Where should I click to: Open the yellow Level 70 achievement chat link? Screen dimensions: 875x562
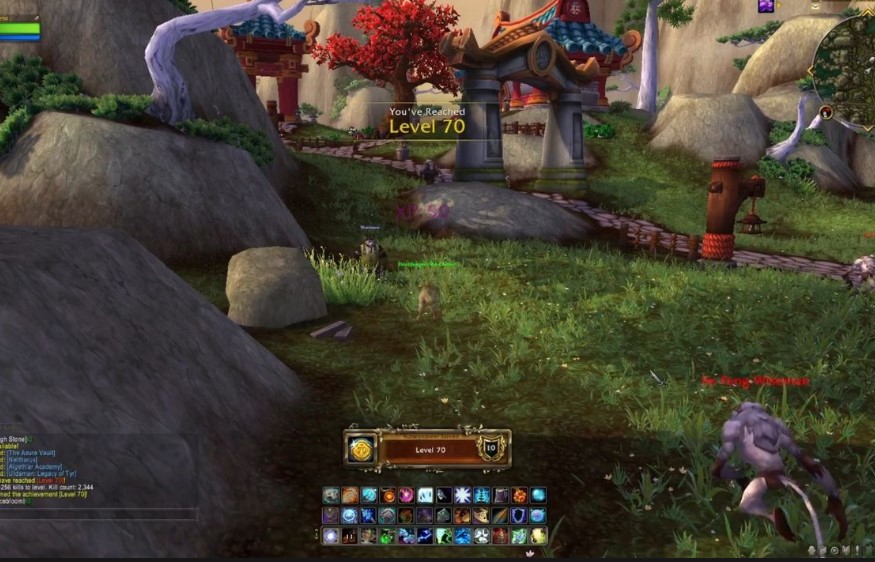click(x=68, y=494)
